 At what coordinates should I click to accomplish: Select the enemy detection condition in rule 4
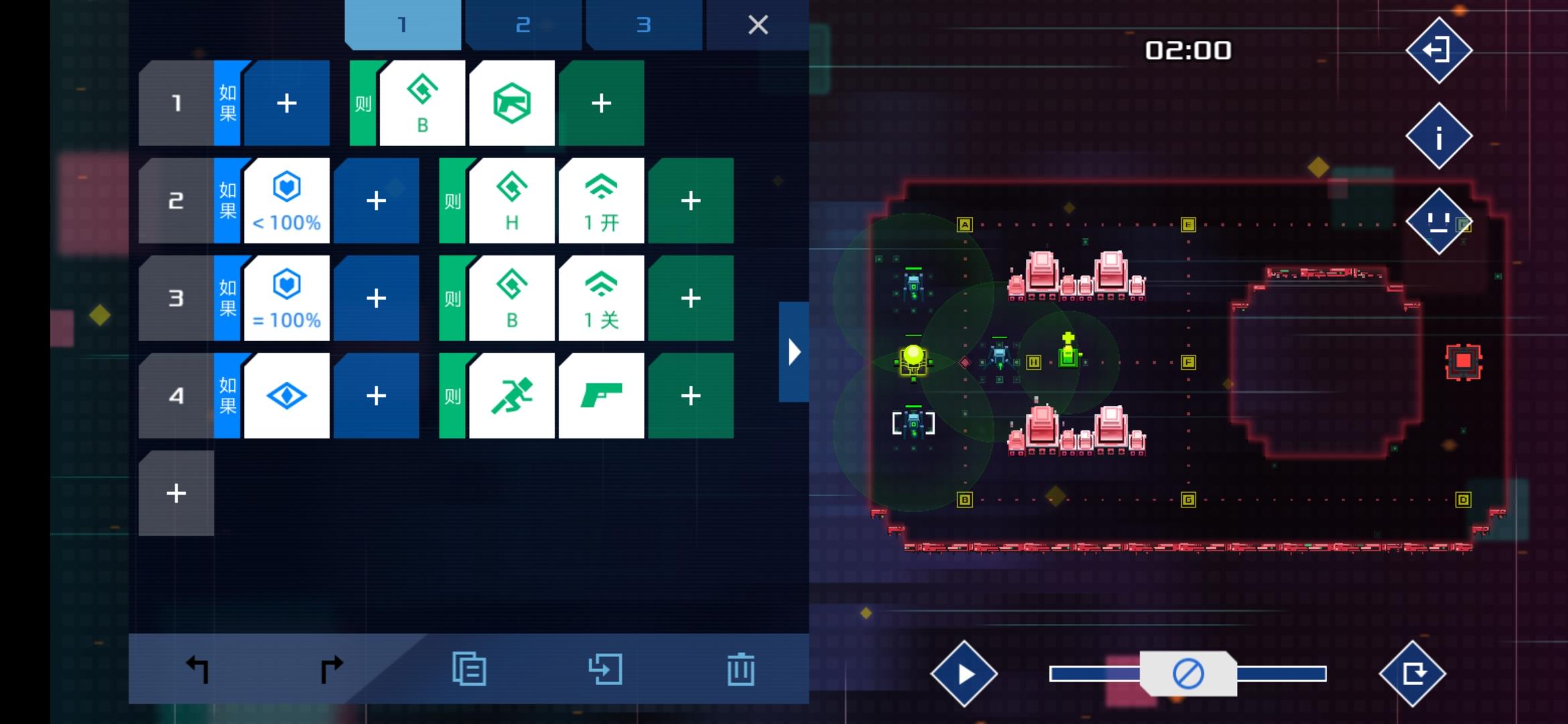[287, 396]
